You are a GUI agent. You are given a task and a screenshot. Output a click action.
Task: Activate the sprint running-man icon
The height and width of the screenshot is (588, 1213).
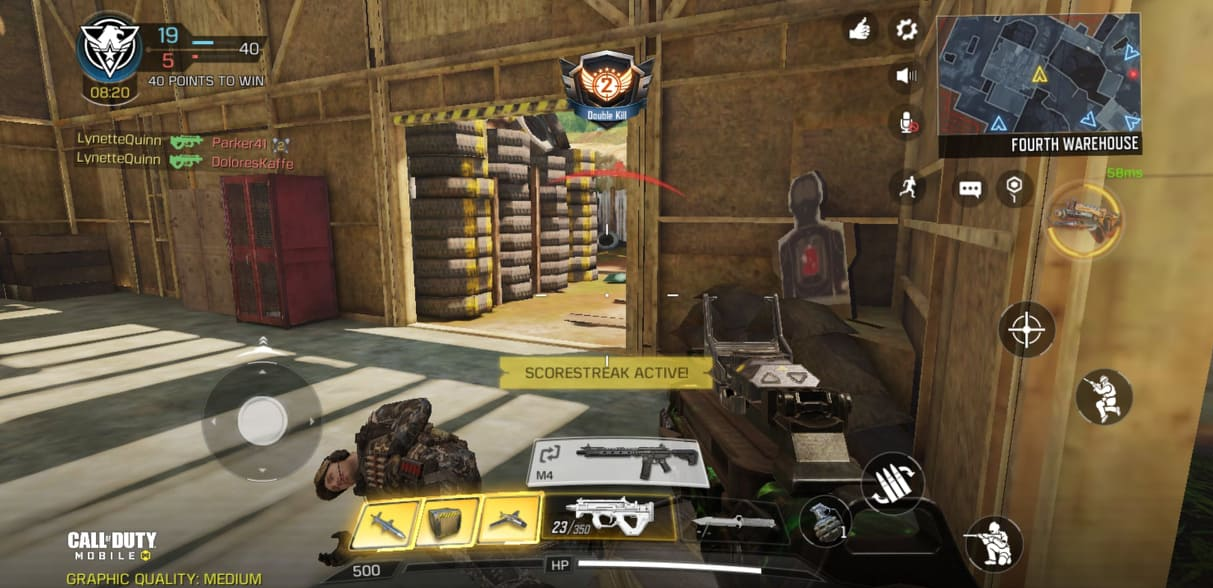tap(908, 186)
